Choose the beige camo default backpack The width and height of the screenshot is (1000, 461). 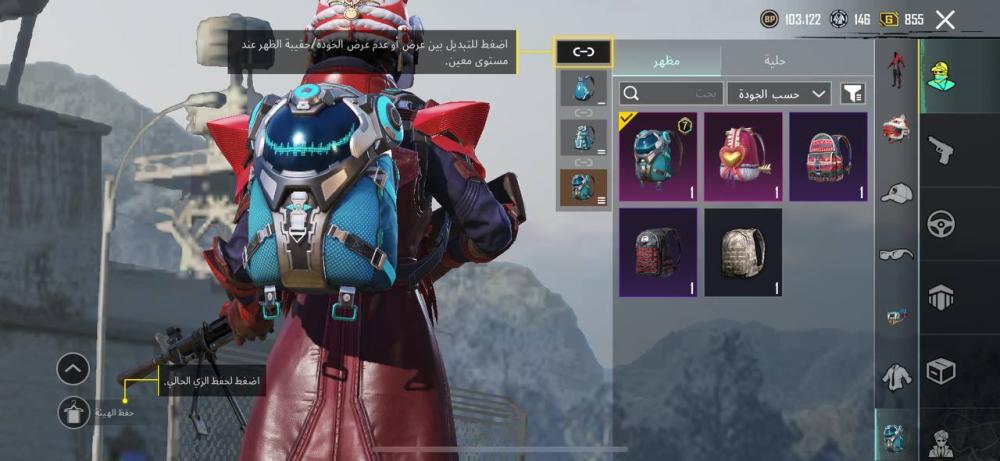point(742,252)
